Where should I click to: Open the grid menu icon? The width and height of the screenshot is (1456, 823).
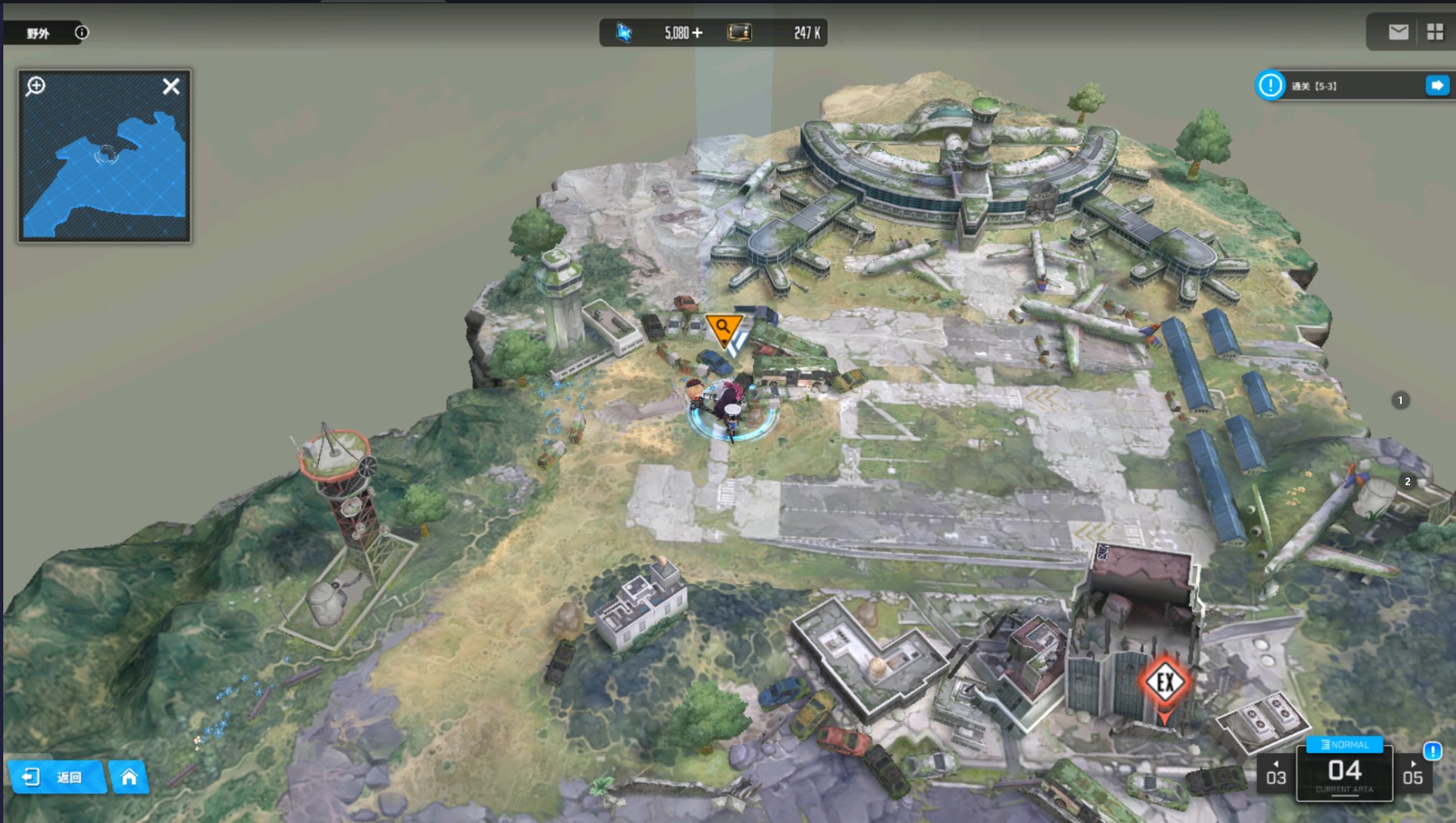pos(1435,32)
